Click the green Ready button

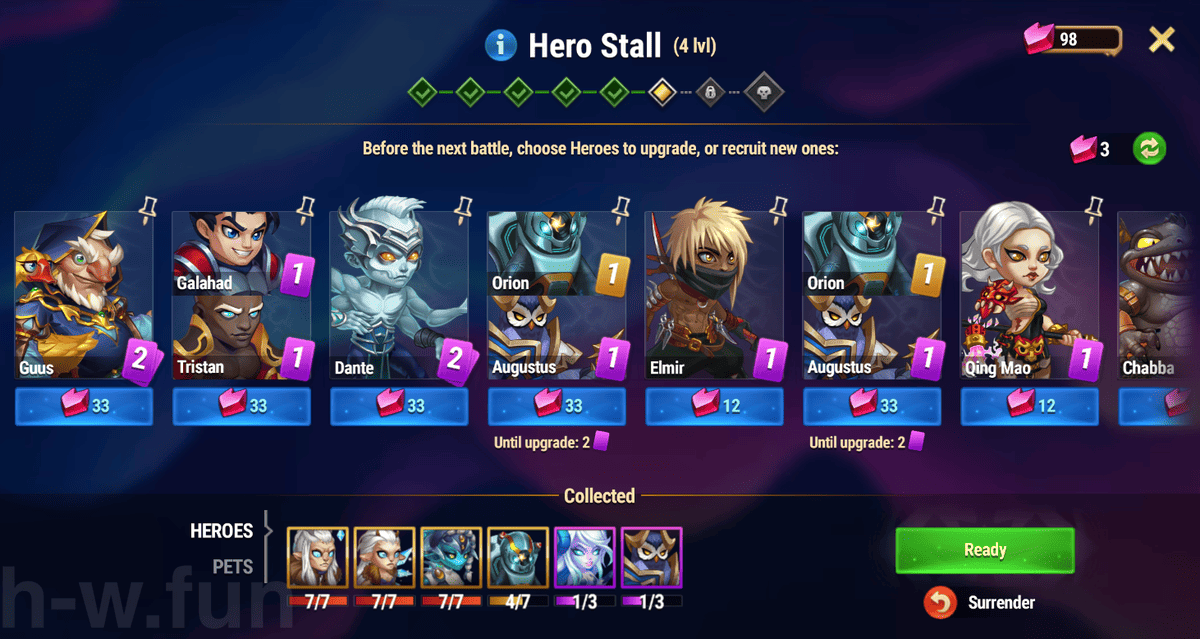coord(984,550)
